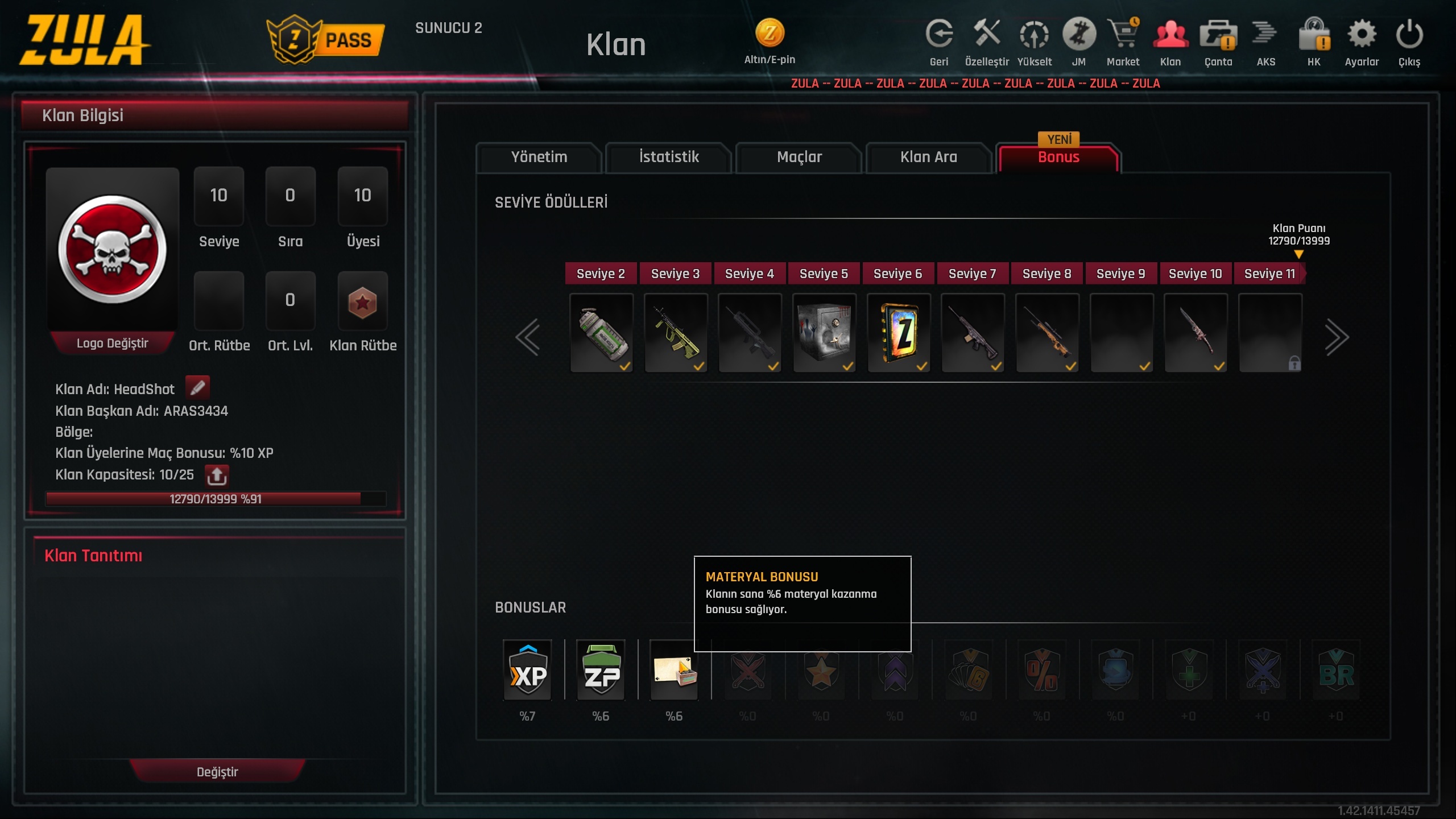Change clan logo with Logo Değiştir
Image resolution: width=1456 pixels, height=819 pixels.
(112, 343)
